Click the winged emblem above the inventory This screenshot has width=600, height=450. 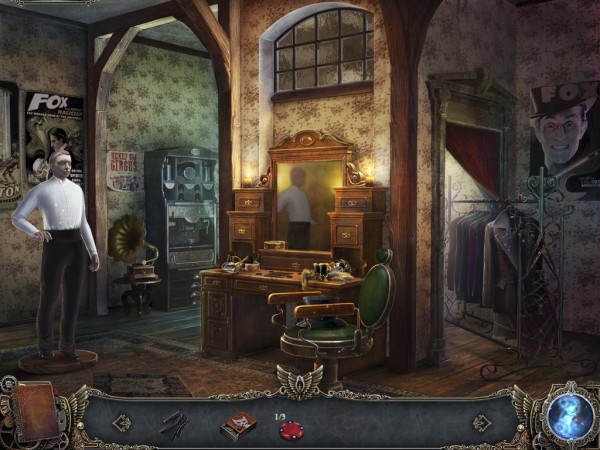click(300, 381)
